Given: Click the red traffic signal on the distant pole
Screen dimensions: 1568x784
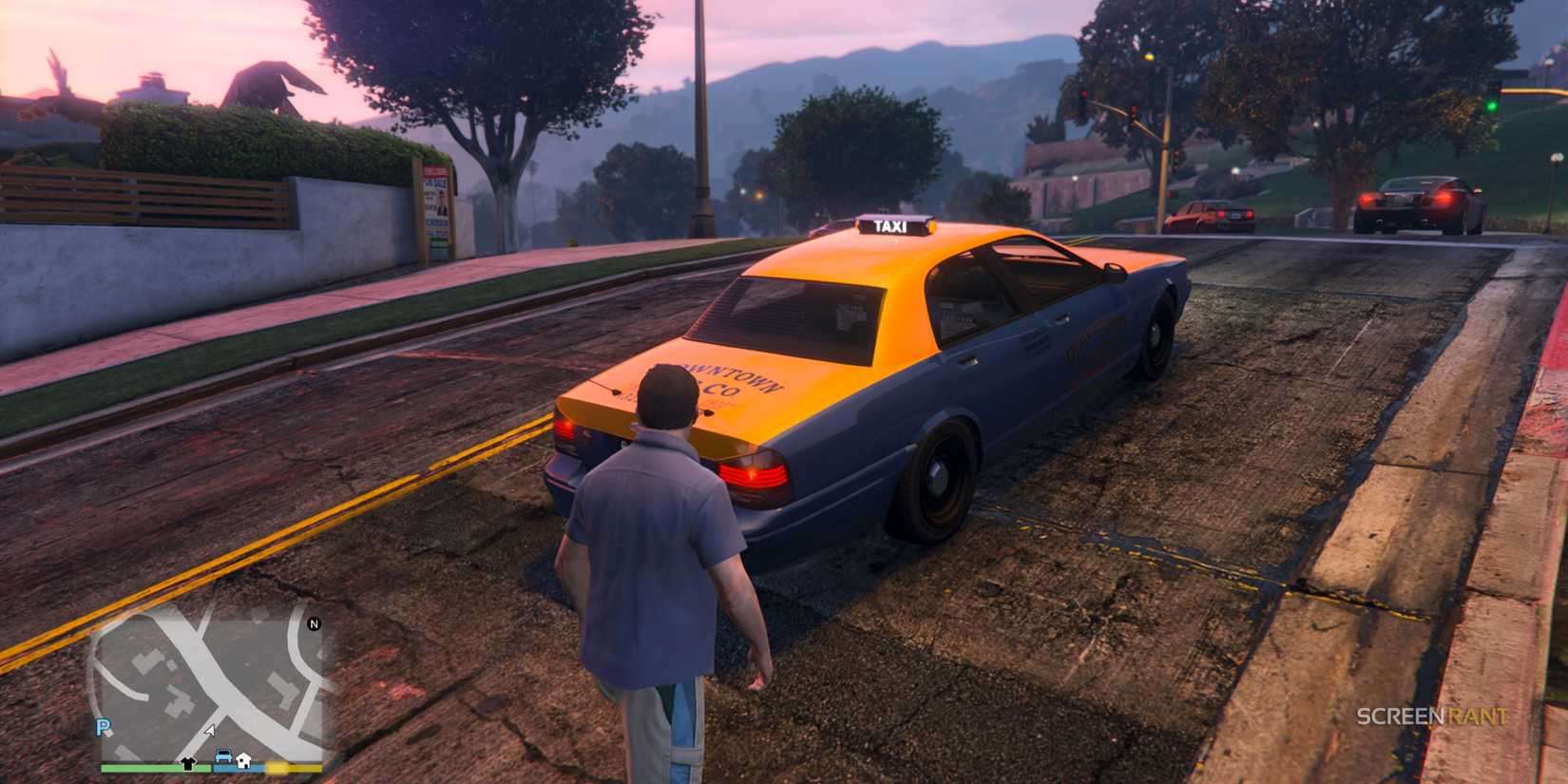Looking at the screenshot, I should pos(1084,94).
